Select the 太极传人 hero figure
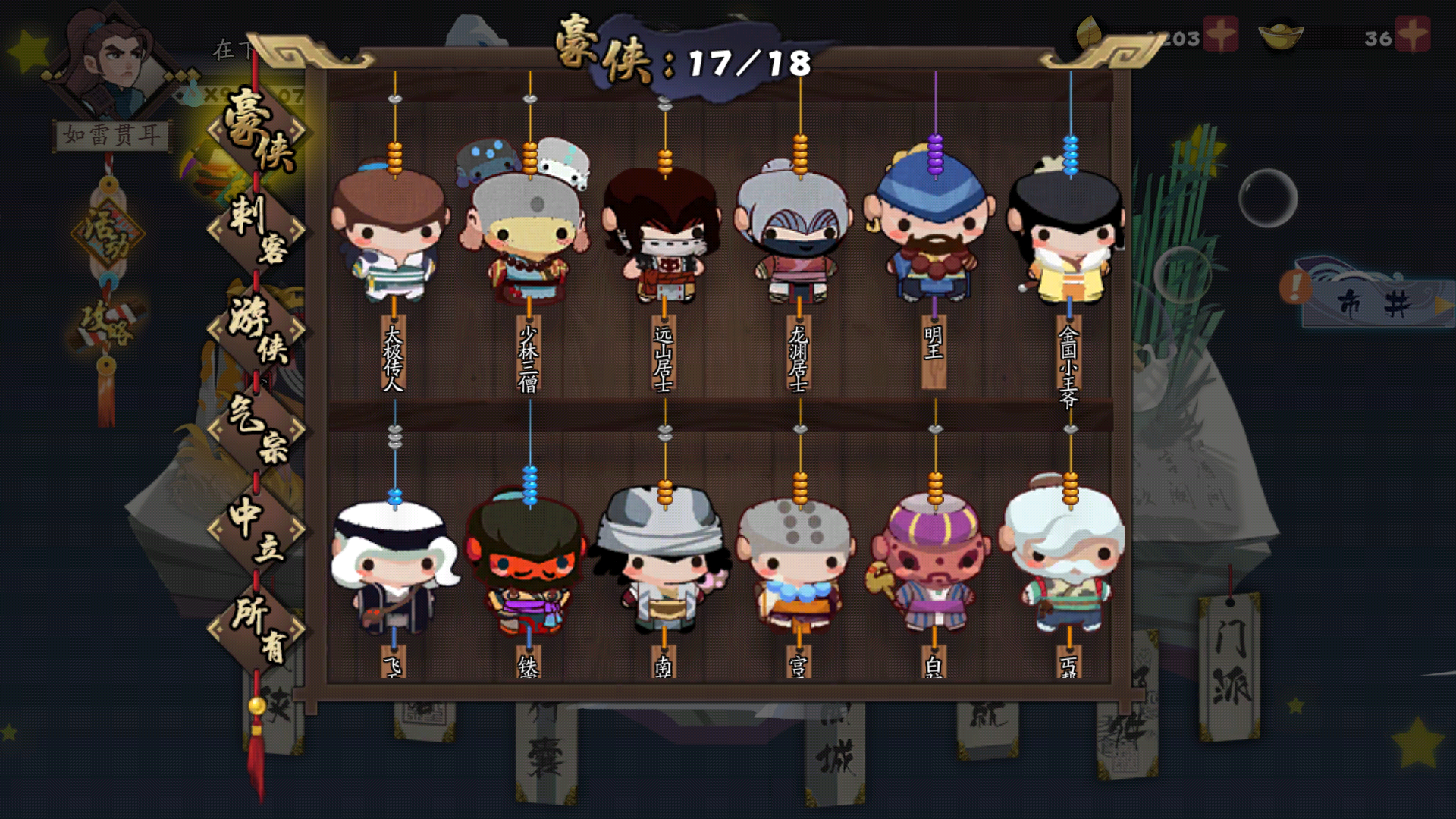1456x819 pixels. (393, 235)
